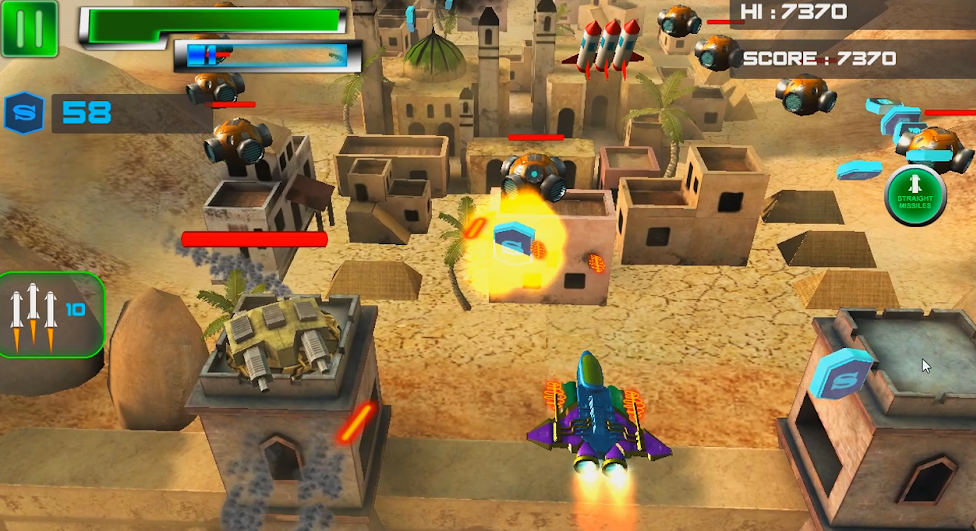976x531 pixels.
Task: Fire the triple missile special weapon
Action: coord(49,315)
